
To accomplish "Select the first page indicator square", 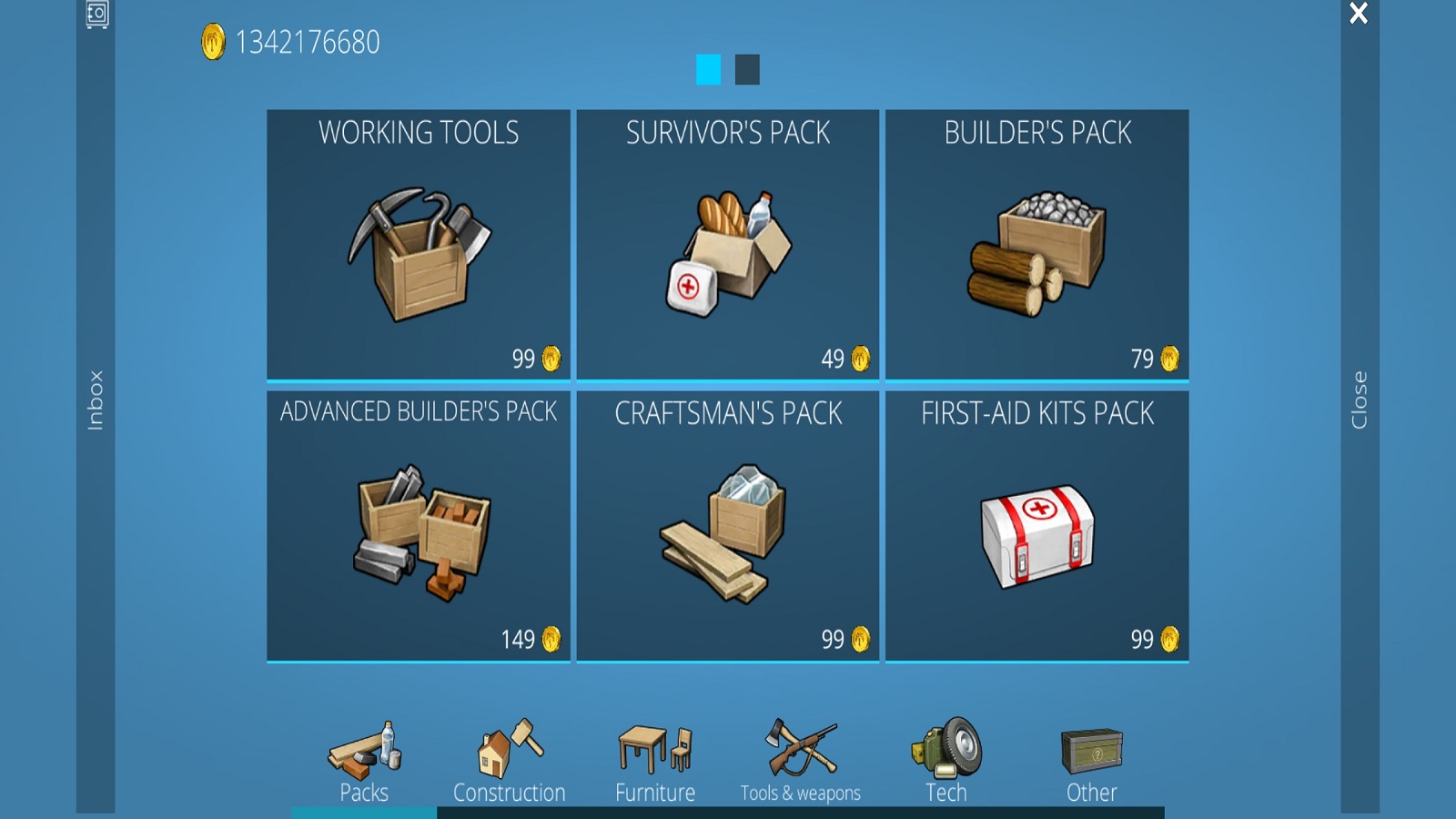I will 708,70.
